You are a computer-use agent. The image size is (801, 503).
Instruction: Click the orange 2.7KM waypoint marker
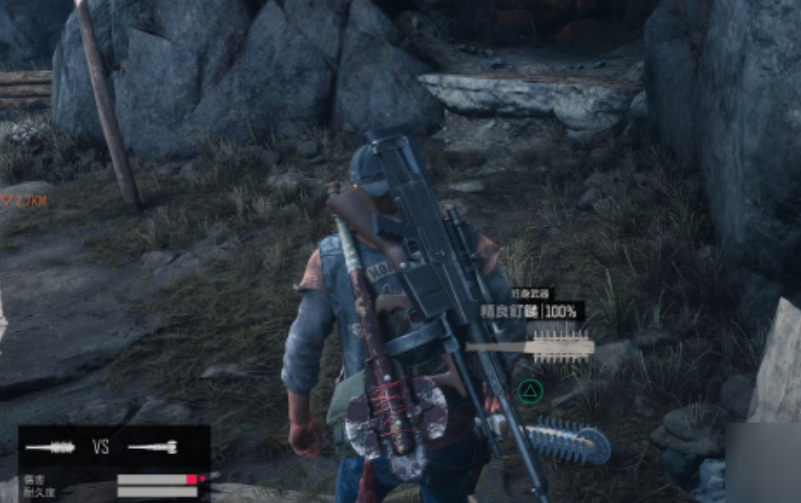pos(24,201)
